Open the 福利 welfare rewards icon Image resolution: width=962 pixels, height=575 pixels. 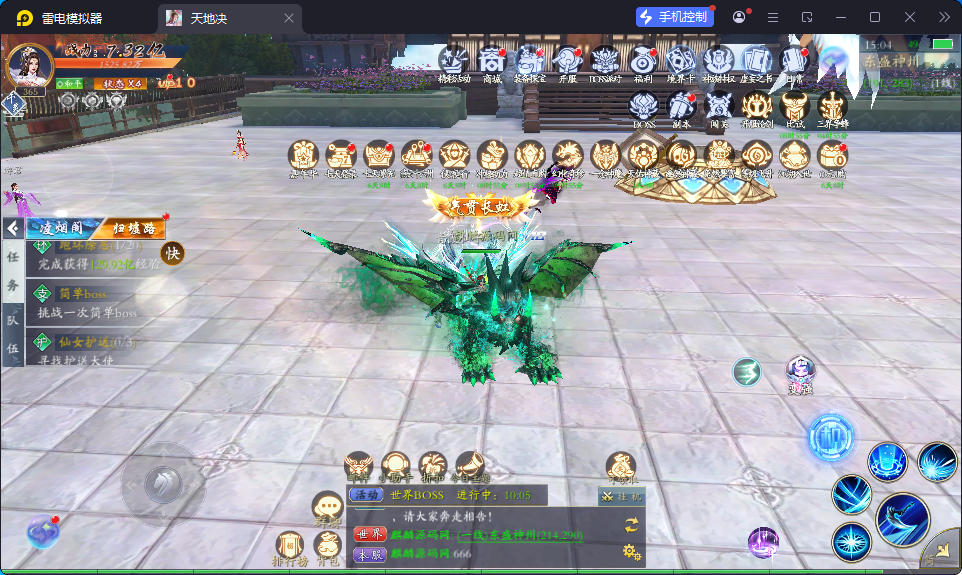(643, 62)
